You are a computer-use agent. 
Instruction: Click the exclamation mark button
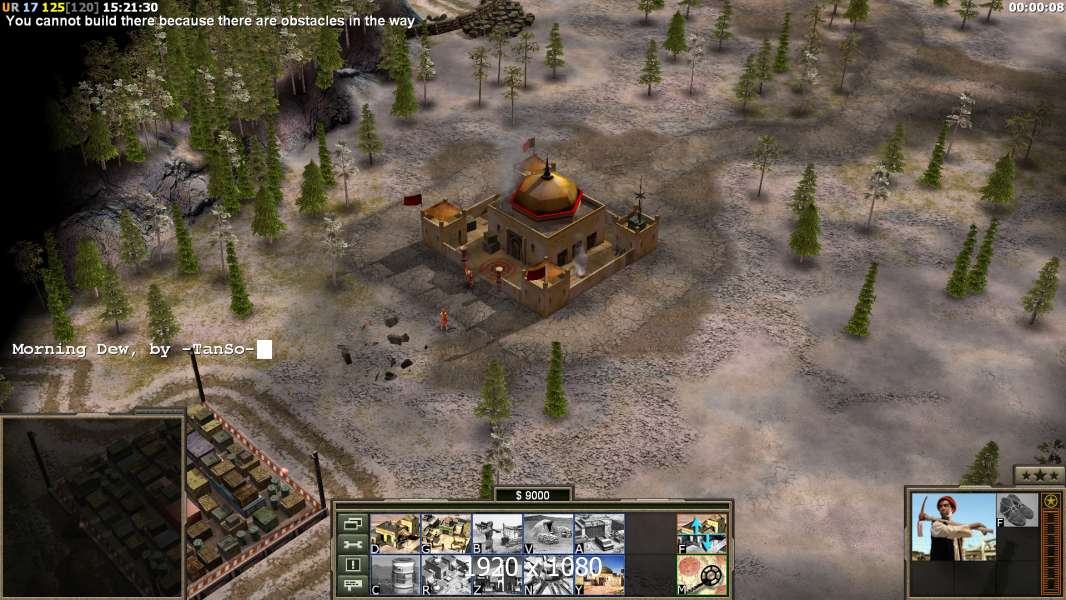351,565
